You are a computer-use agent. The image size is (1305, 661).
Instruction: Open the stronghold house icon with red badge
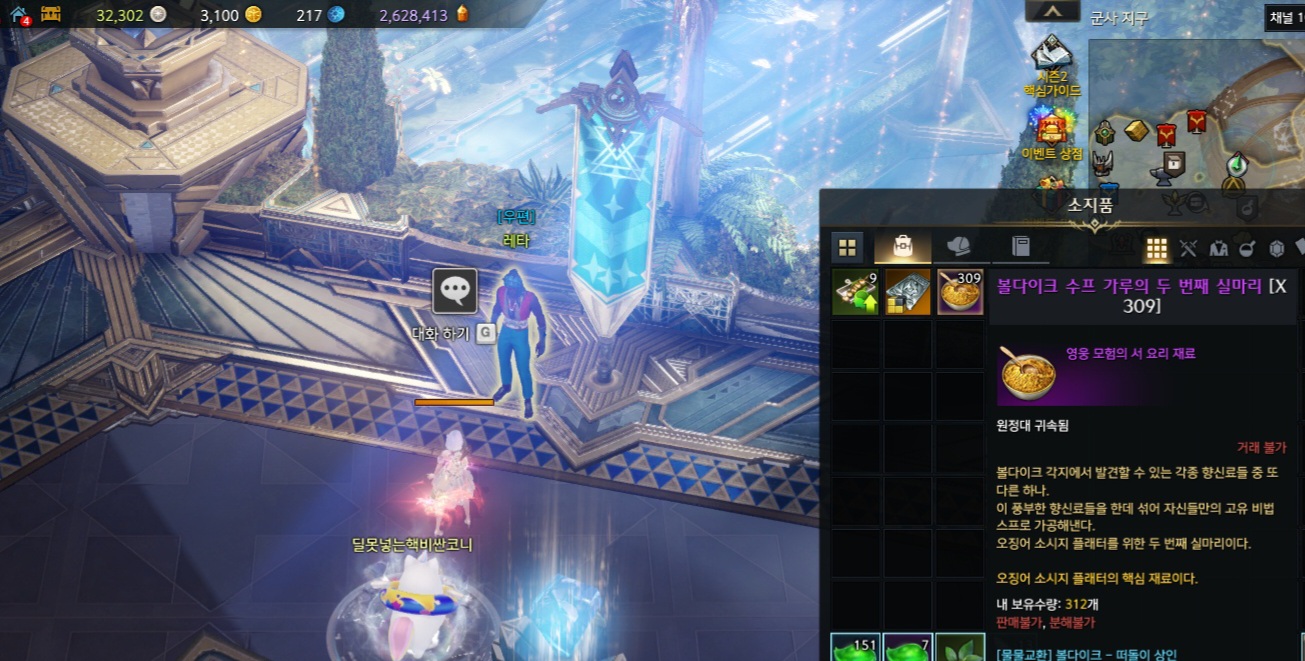[18, 15]
